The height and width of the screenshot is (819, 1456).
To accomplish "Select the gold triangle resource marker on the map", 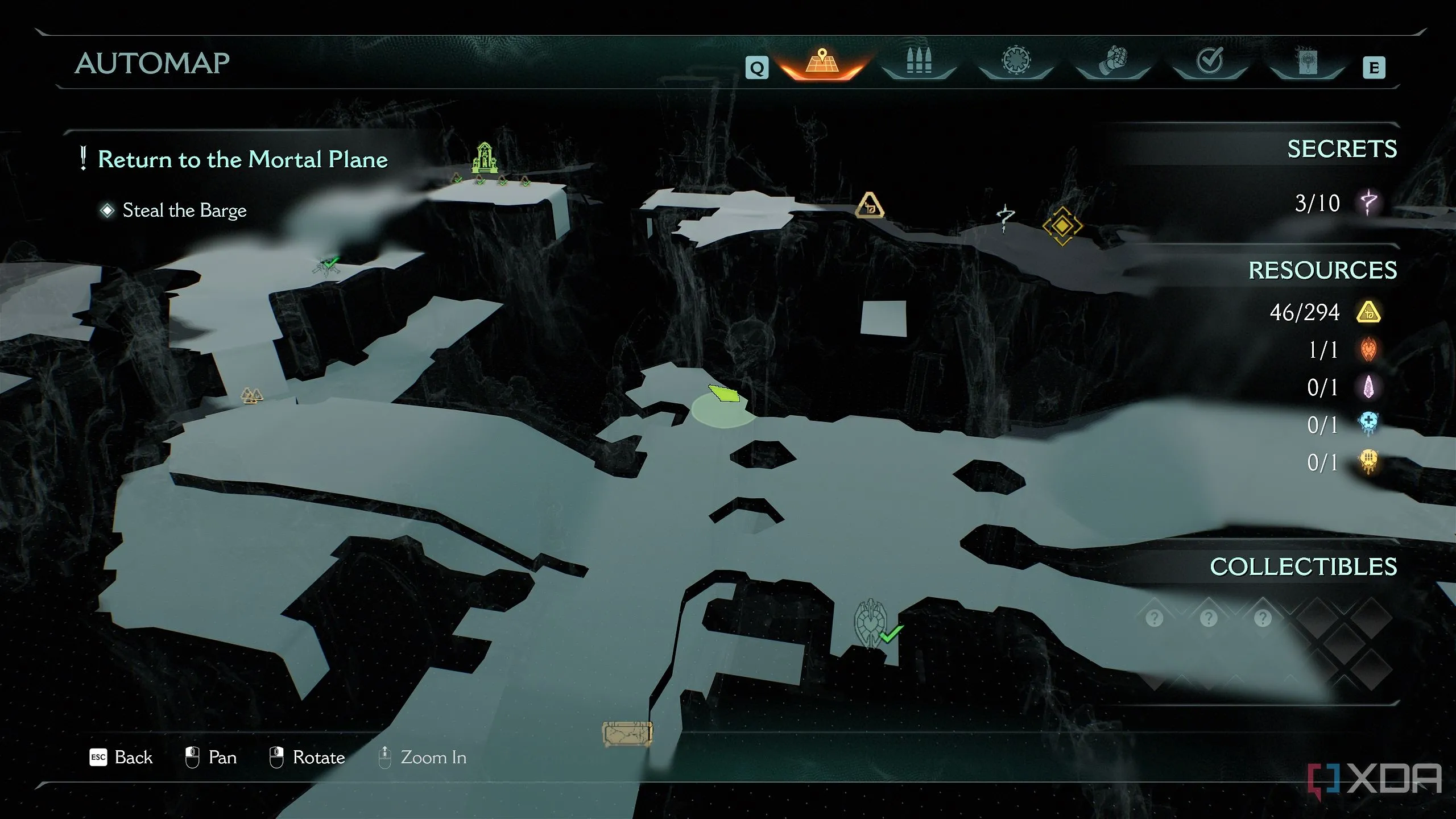I will (869, 206).
